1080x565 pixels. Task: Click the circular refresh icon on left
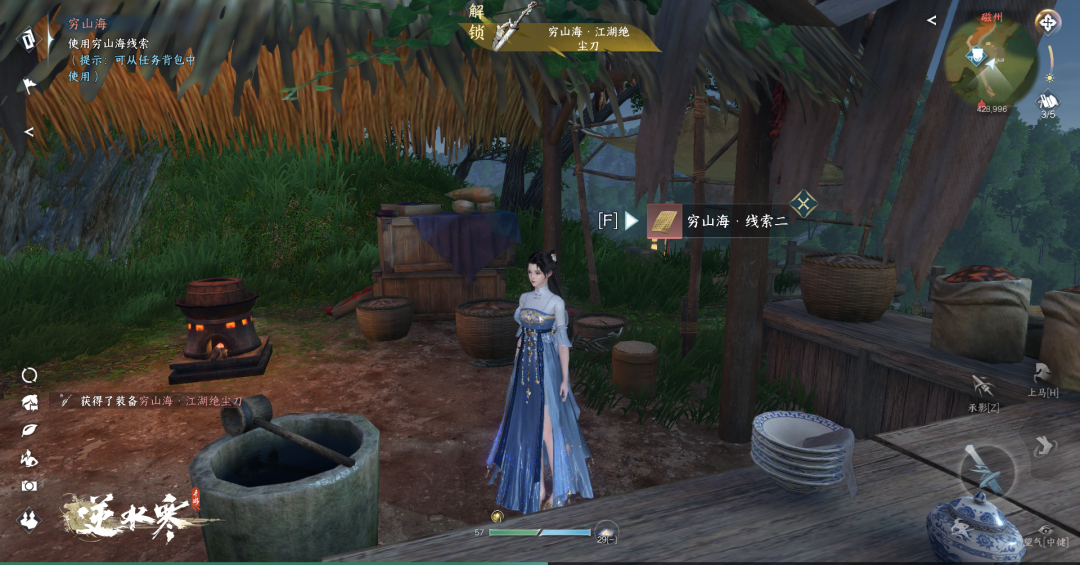pos(29,375)
